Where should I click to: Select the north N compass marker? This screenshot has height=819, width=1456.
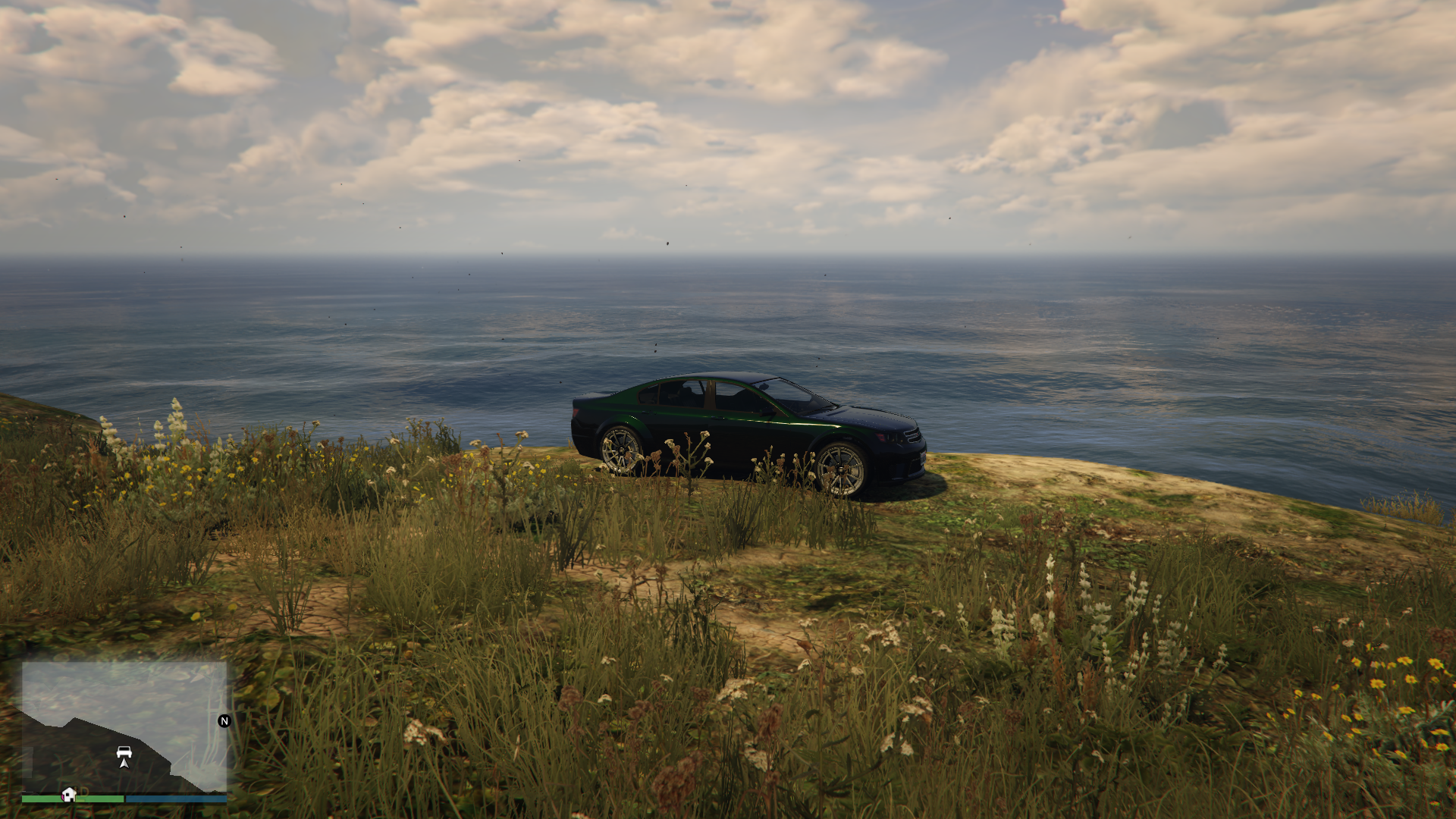224,721
